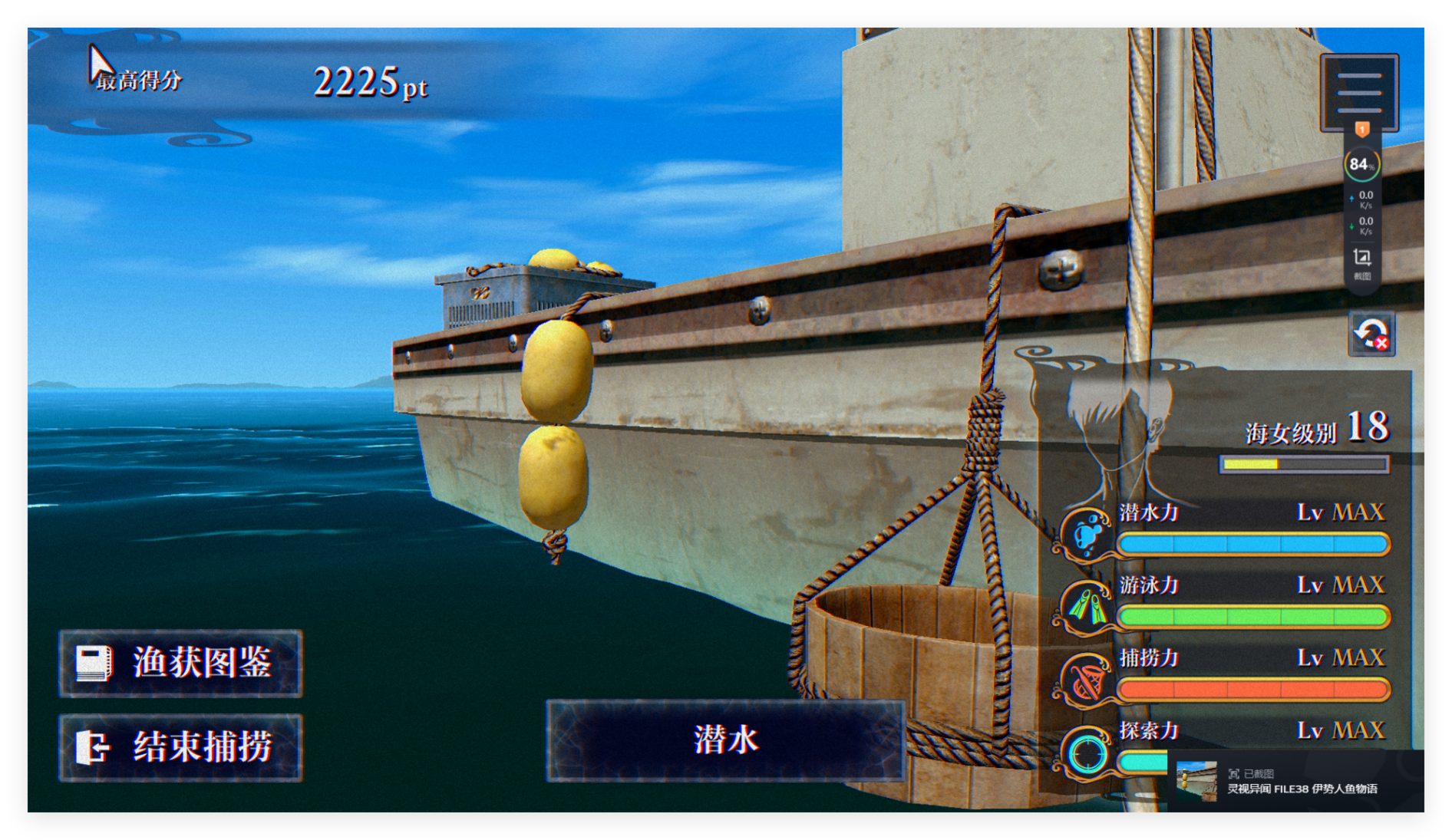Click the 84% performance circle overlay
Viewport: 1452px width, 840px height.
tap(1361, 164)
